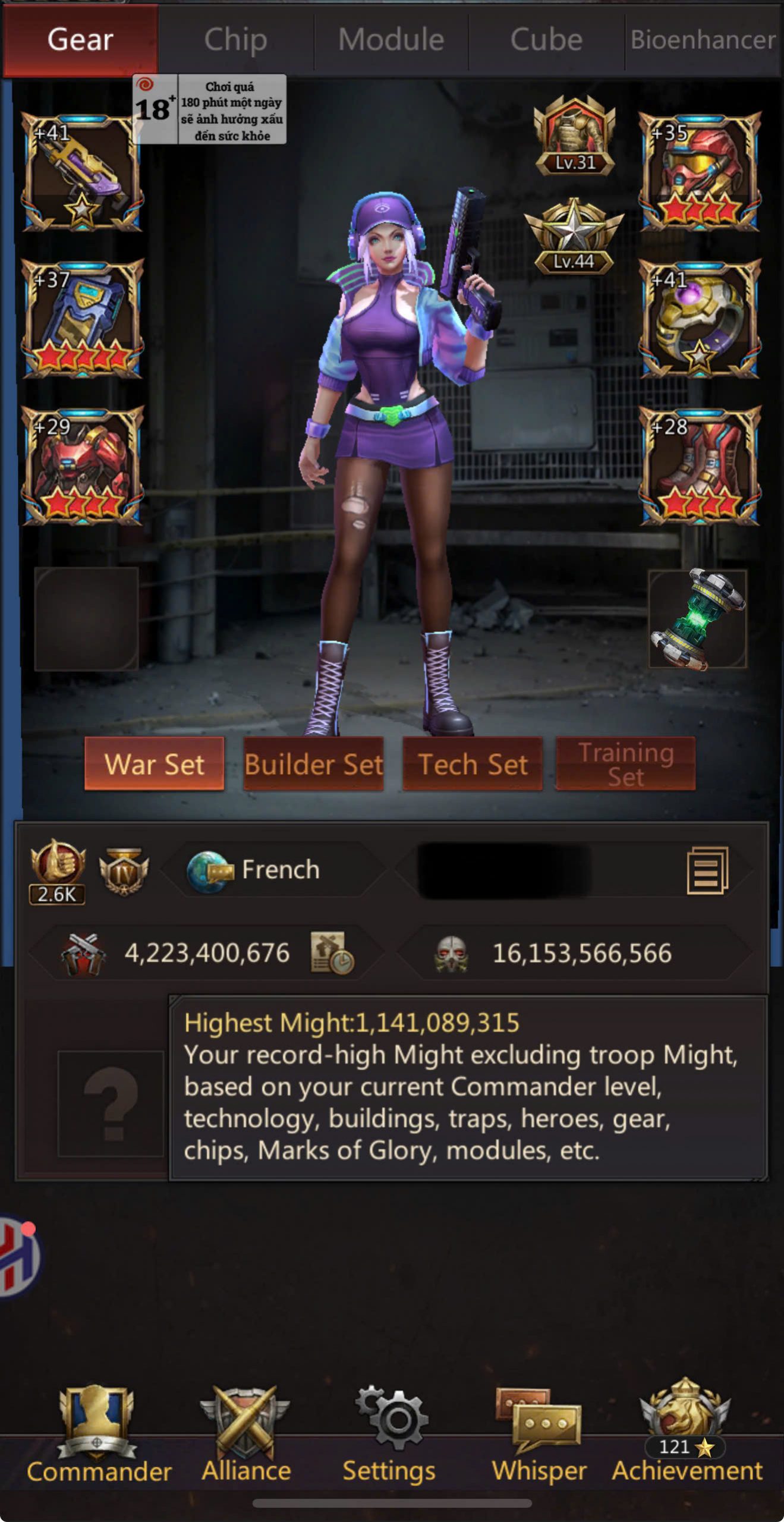View the Achievement page
The image size is (784, 1522).
(x=687, y=1436)
